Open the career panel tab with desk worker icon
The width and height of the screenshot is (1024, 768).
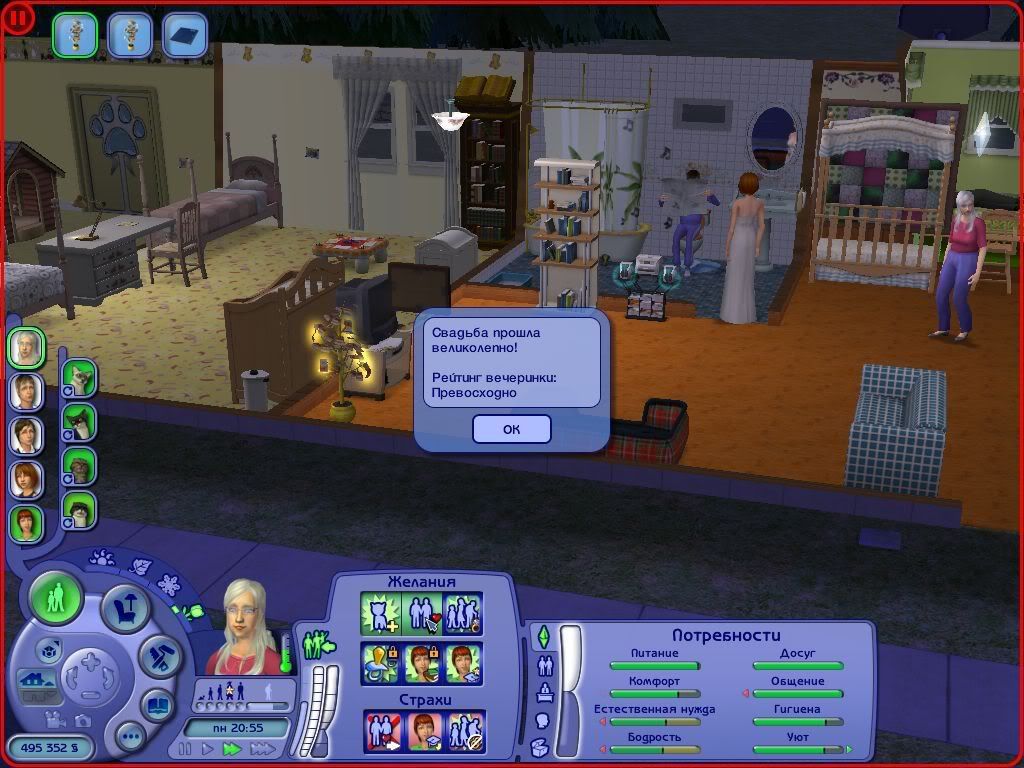pos(543,692)
